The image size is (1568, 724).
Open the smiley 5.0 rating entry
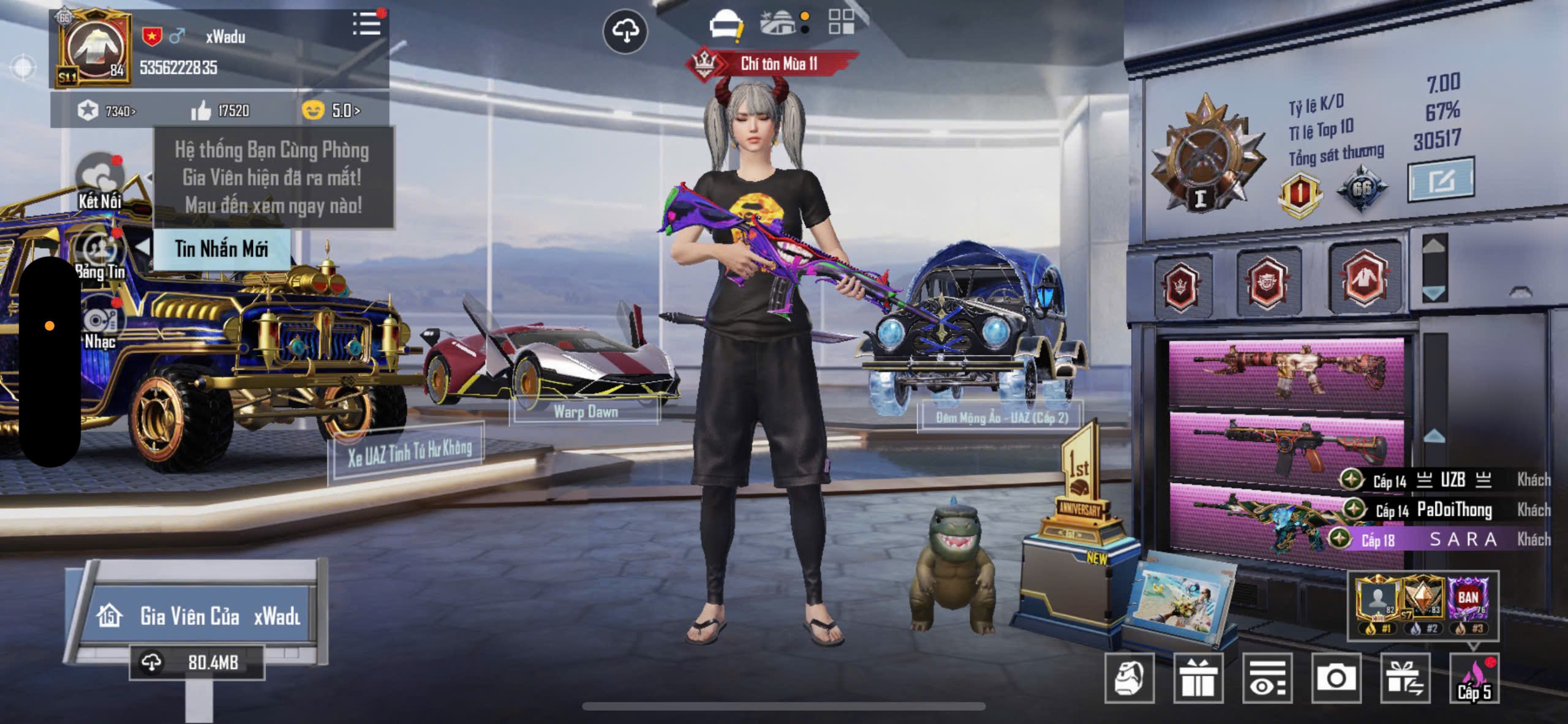pos(331,111)
